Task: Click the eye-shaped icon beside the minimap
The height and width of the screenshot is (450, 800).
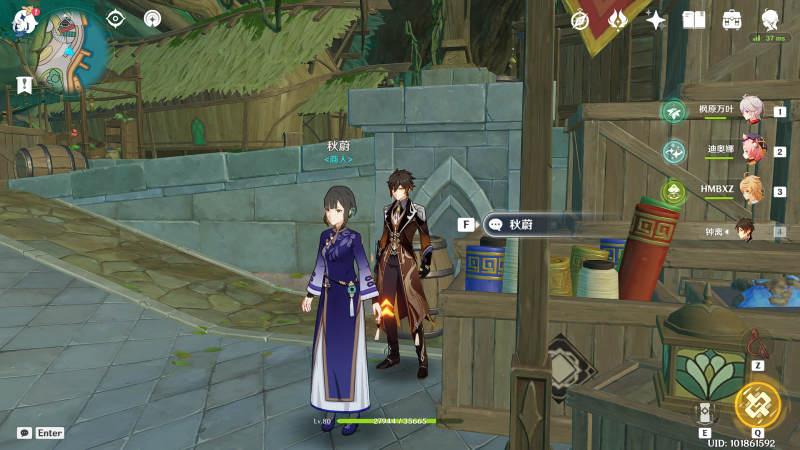Action: (x=116, y=18)
